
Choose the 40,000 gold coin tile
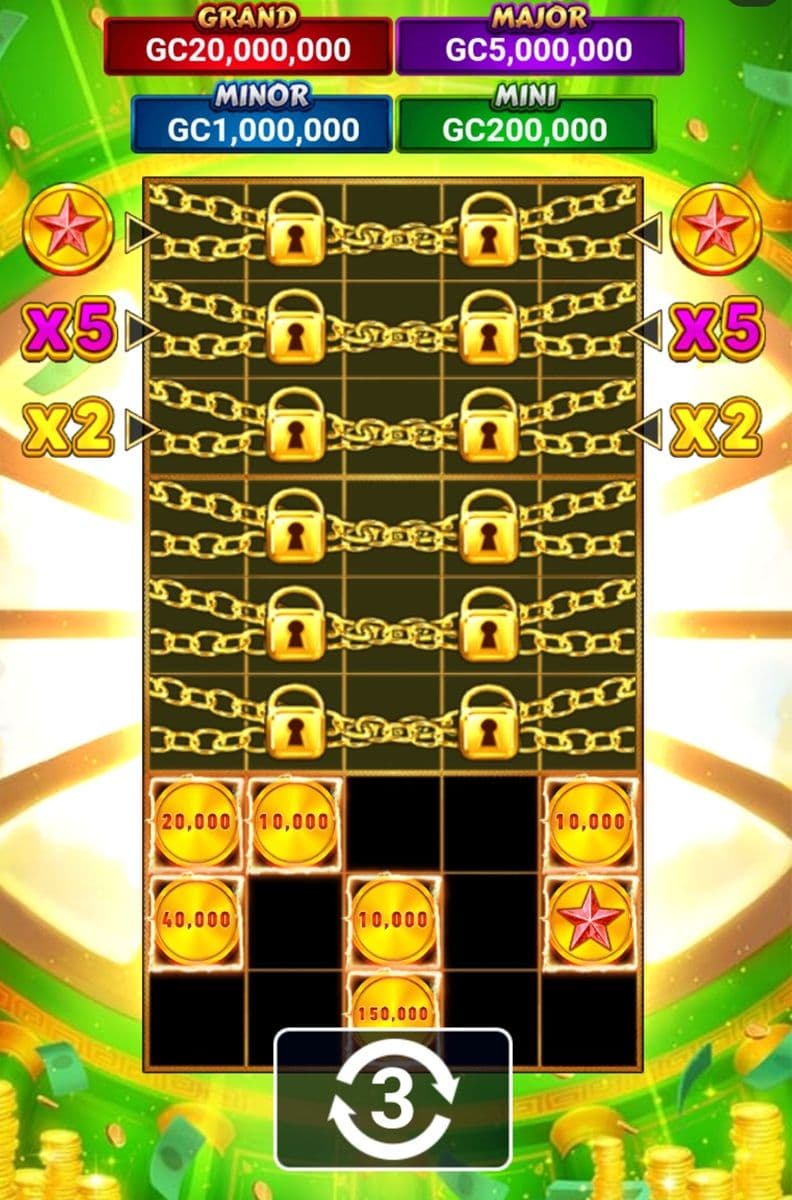tap(196, 919)
